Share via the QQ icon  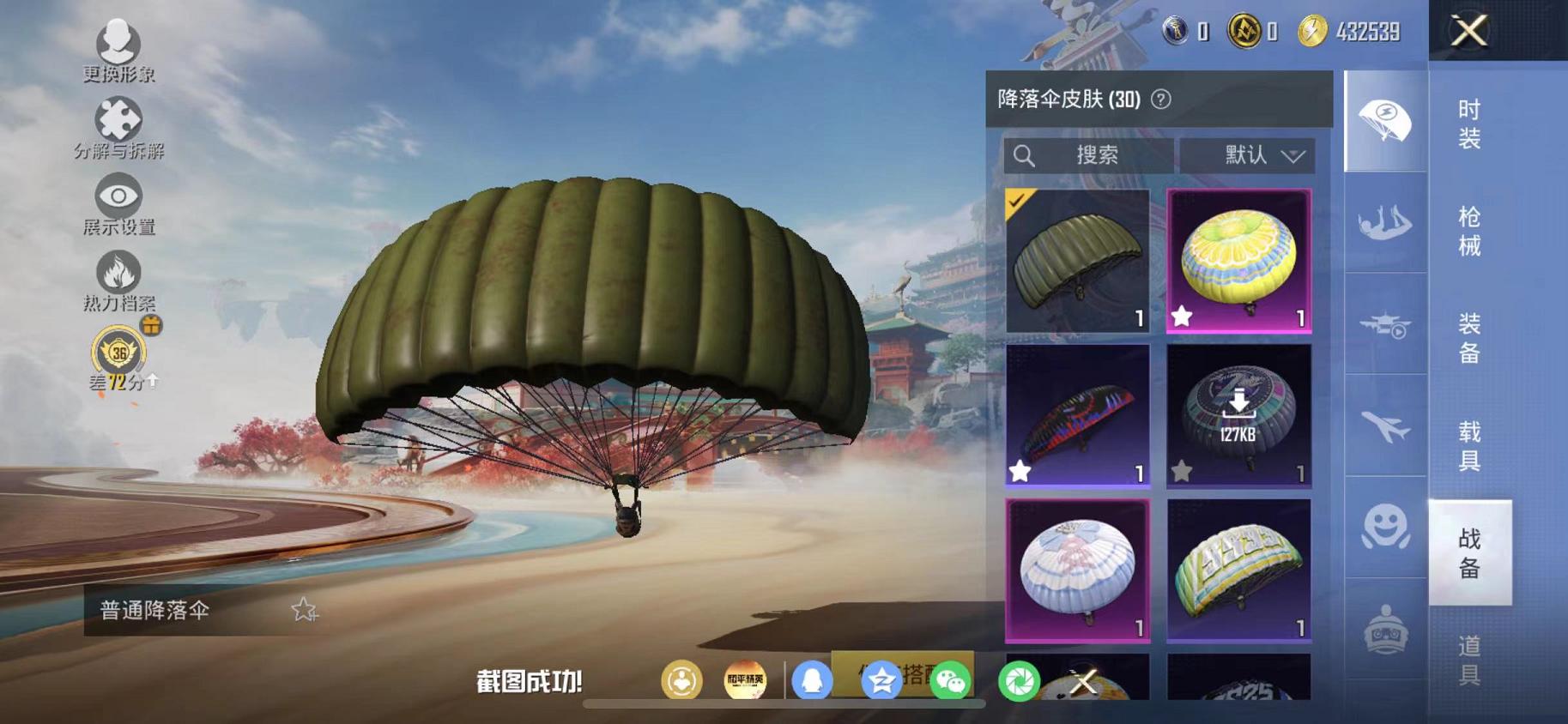pyautogui.click(x=814, y=678)
